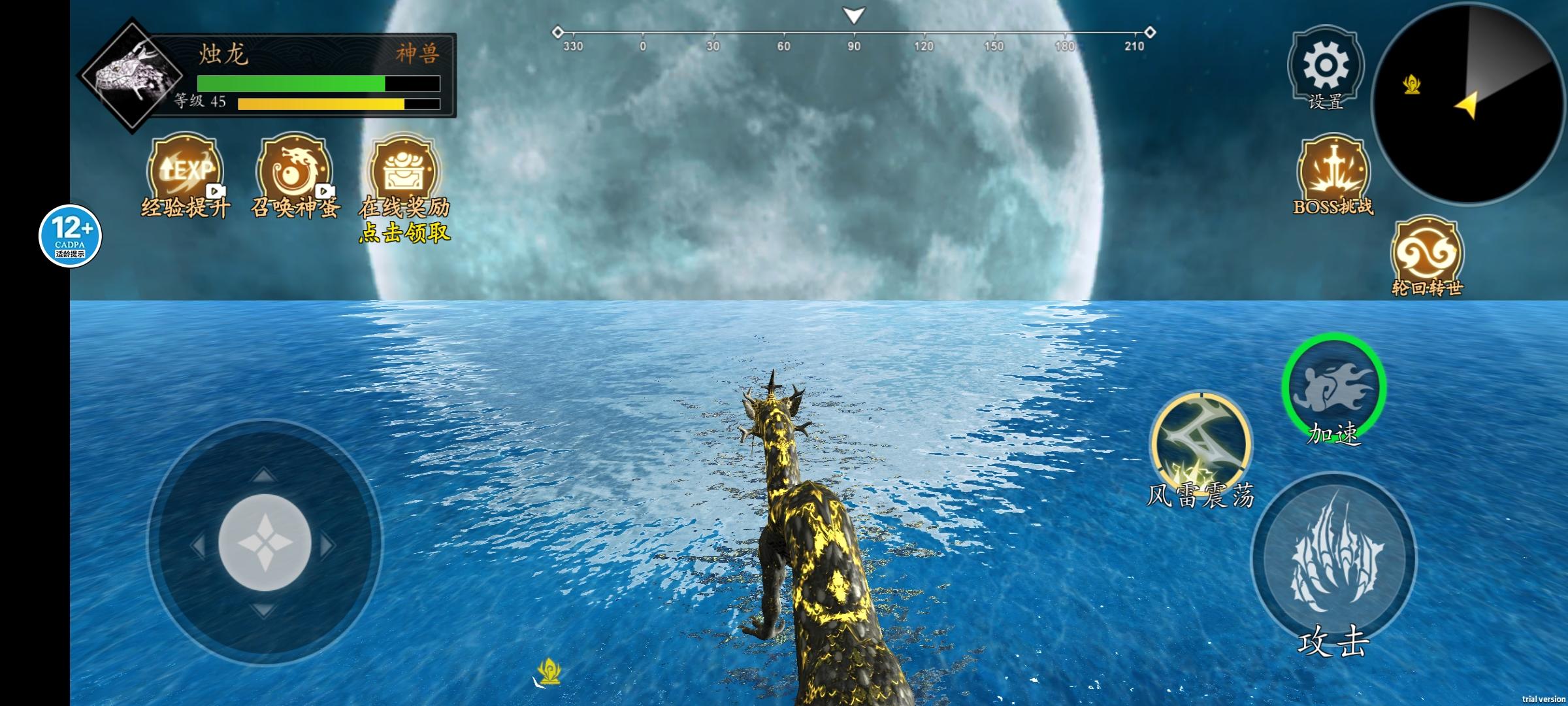1568x706 pixels.
Task: Open the 召唤神蛋 summon egg icon
Action: click(x=295, y=171)
